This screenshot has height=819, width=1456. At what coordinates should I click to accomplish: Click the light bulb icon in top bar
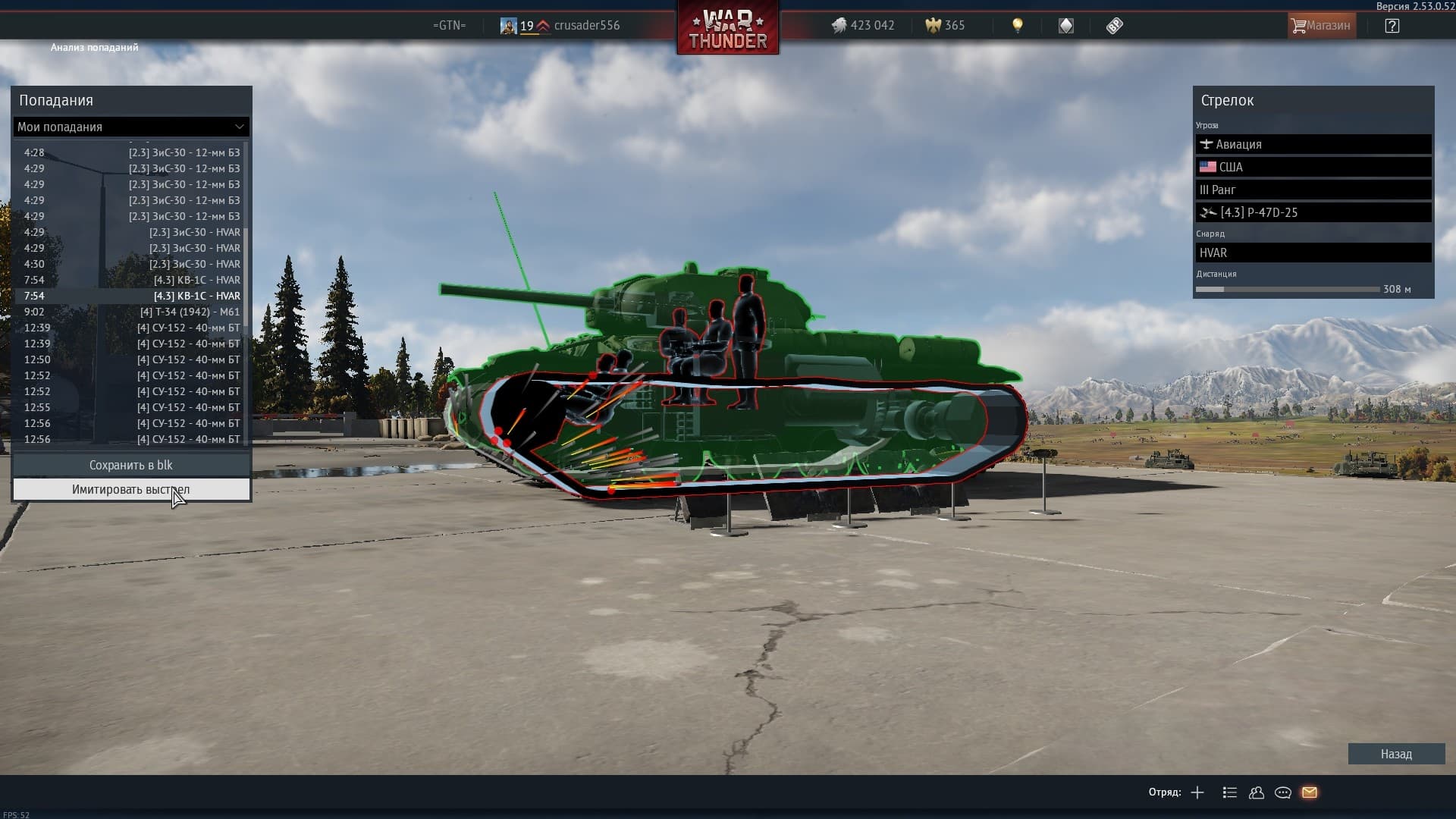[1018, 26]
